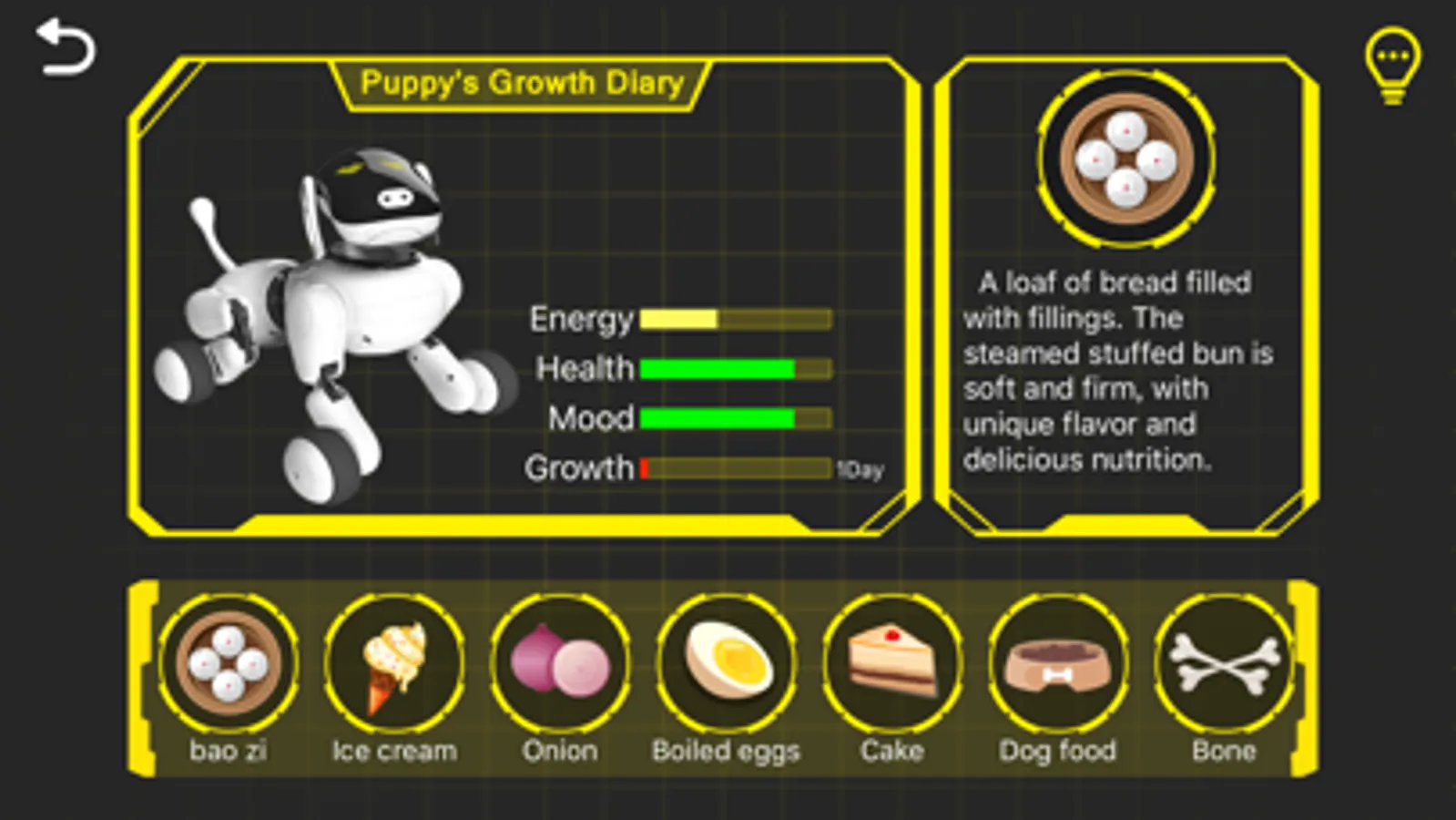Click the Bone label text

[x=1224, y=750]
